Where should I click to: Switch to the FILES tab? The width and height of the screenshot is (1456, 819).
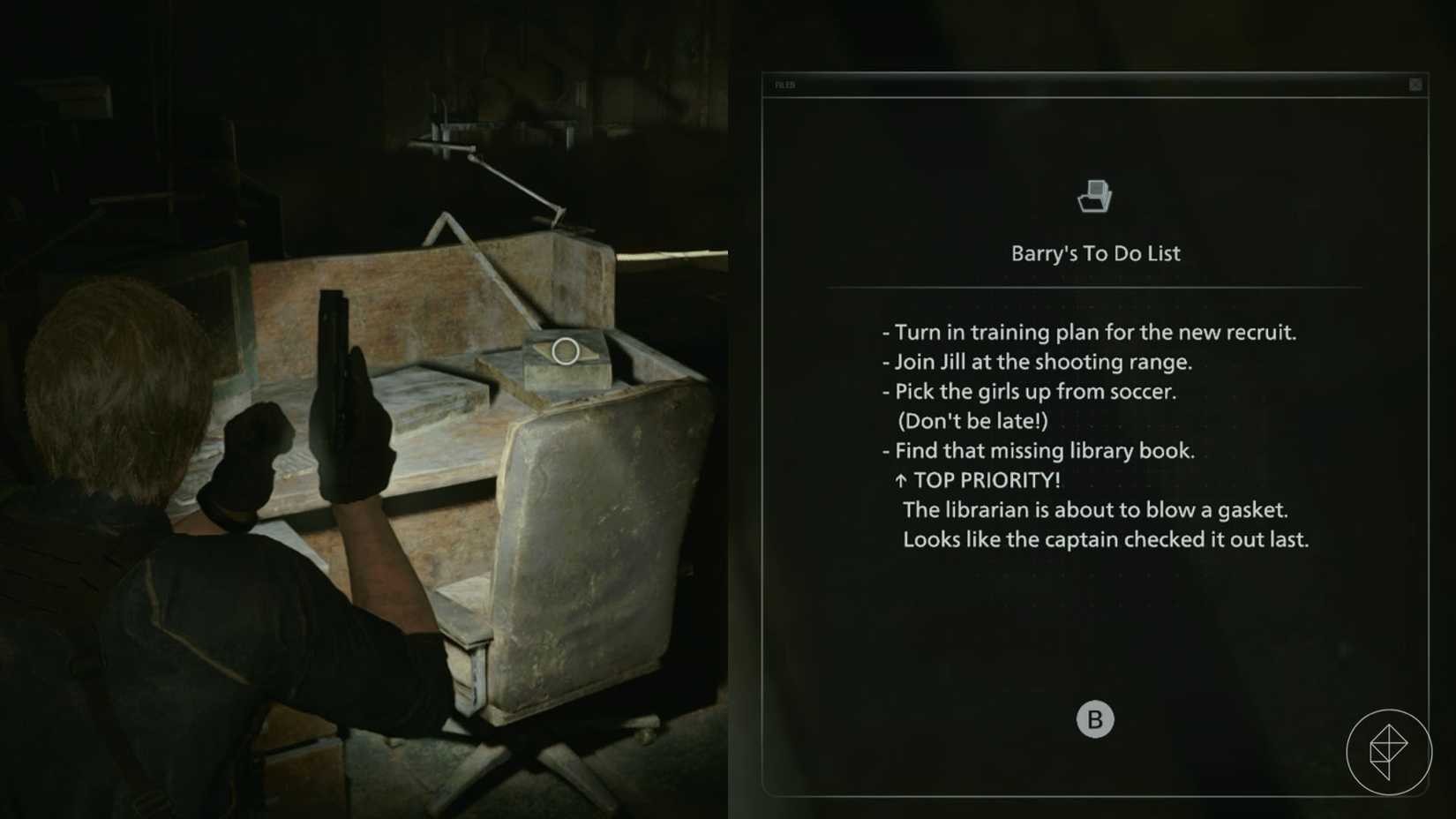coord(785,85)
